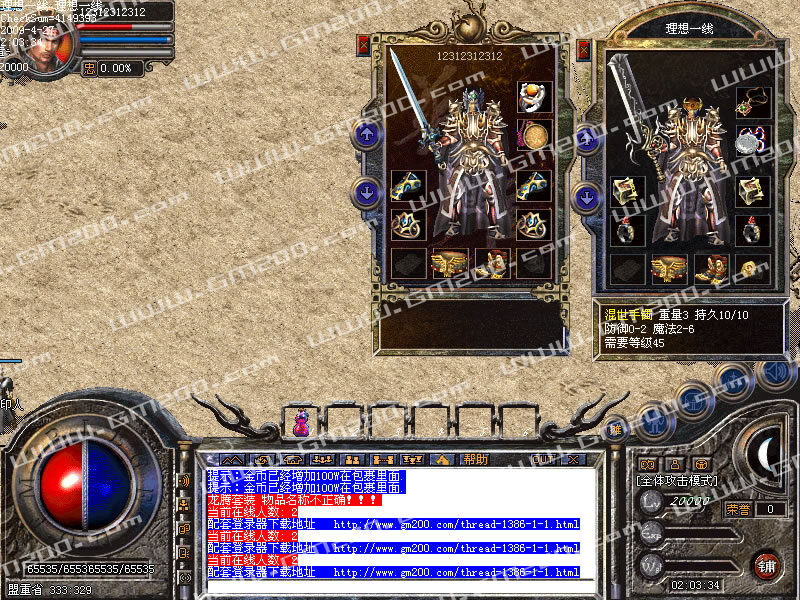Click the down arrow on the left panel
The image size is (800, 600).
click(x=368, y=191)
